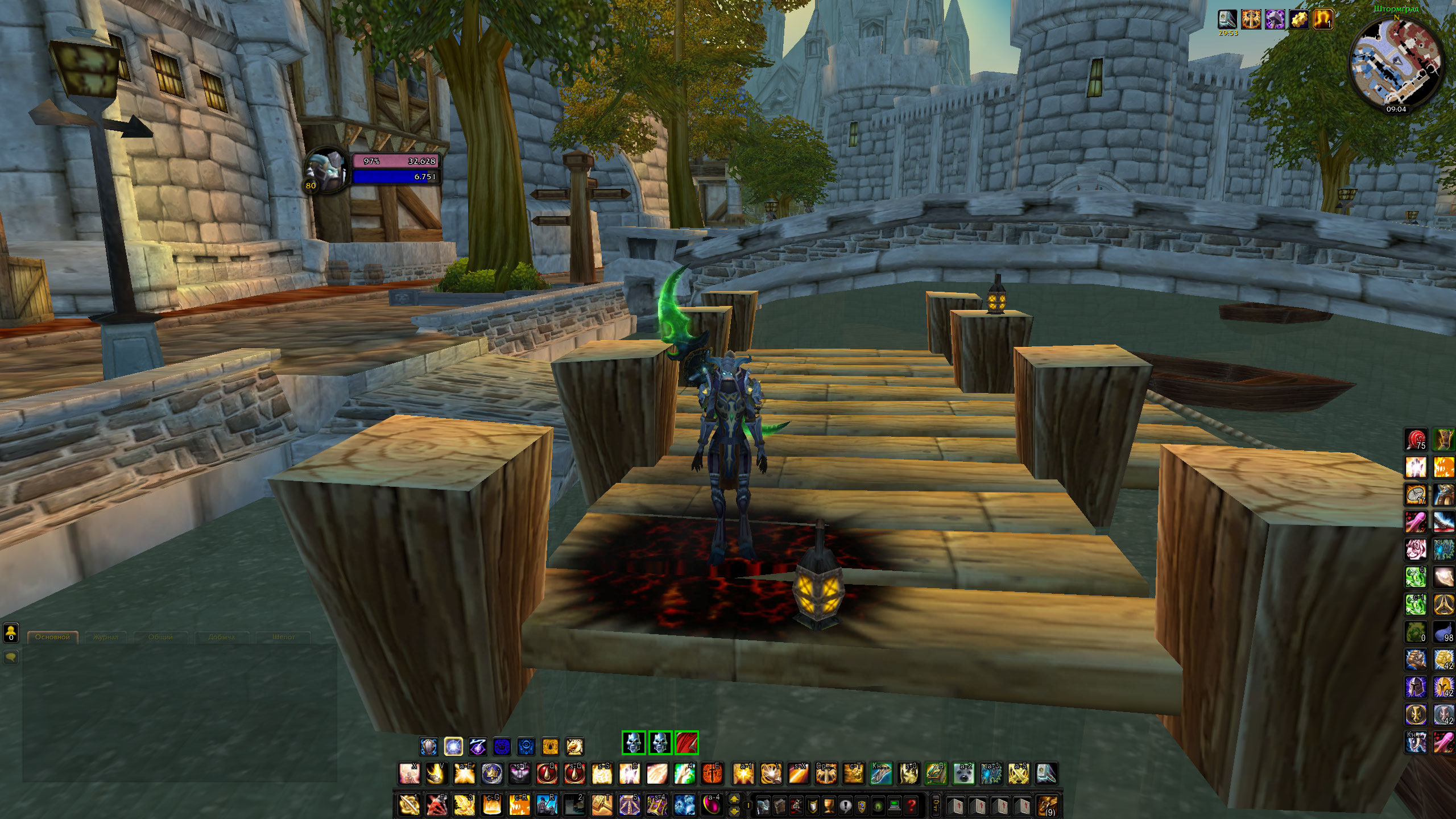Activate the Divine Shield ability bound to X

tap(408, 774)
